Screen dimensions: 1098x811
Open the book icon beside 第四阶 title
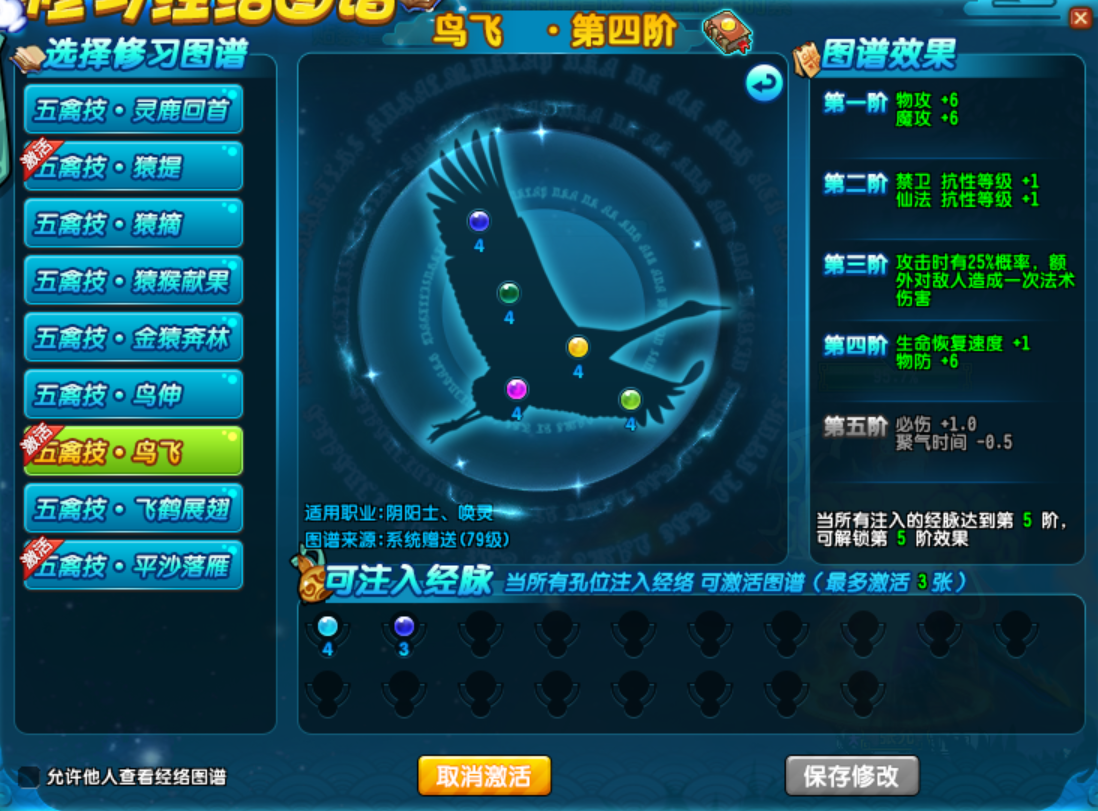[x=727, y=33]
